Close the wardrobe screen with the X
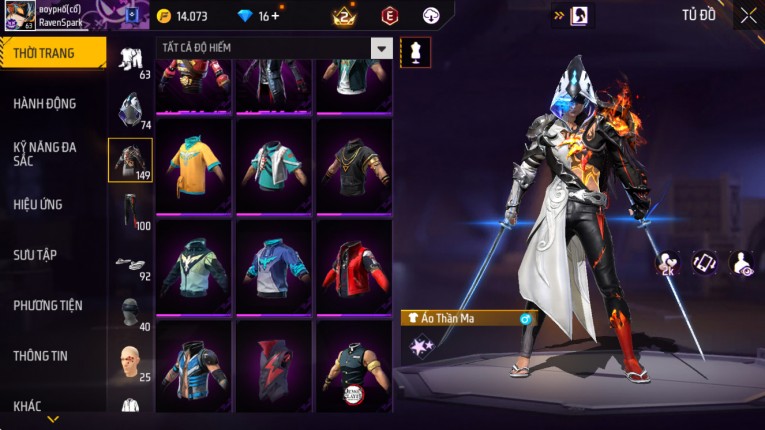Image resolution: width=765 pixels, height=430 pixels. (x=748, y=15)
